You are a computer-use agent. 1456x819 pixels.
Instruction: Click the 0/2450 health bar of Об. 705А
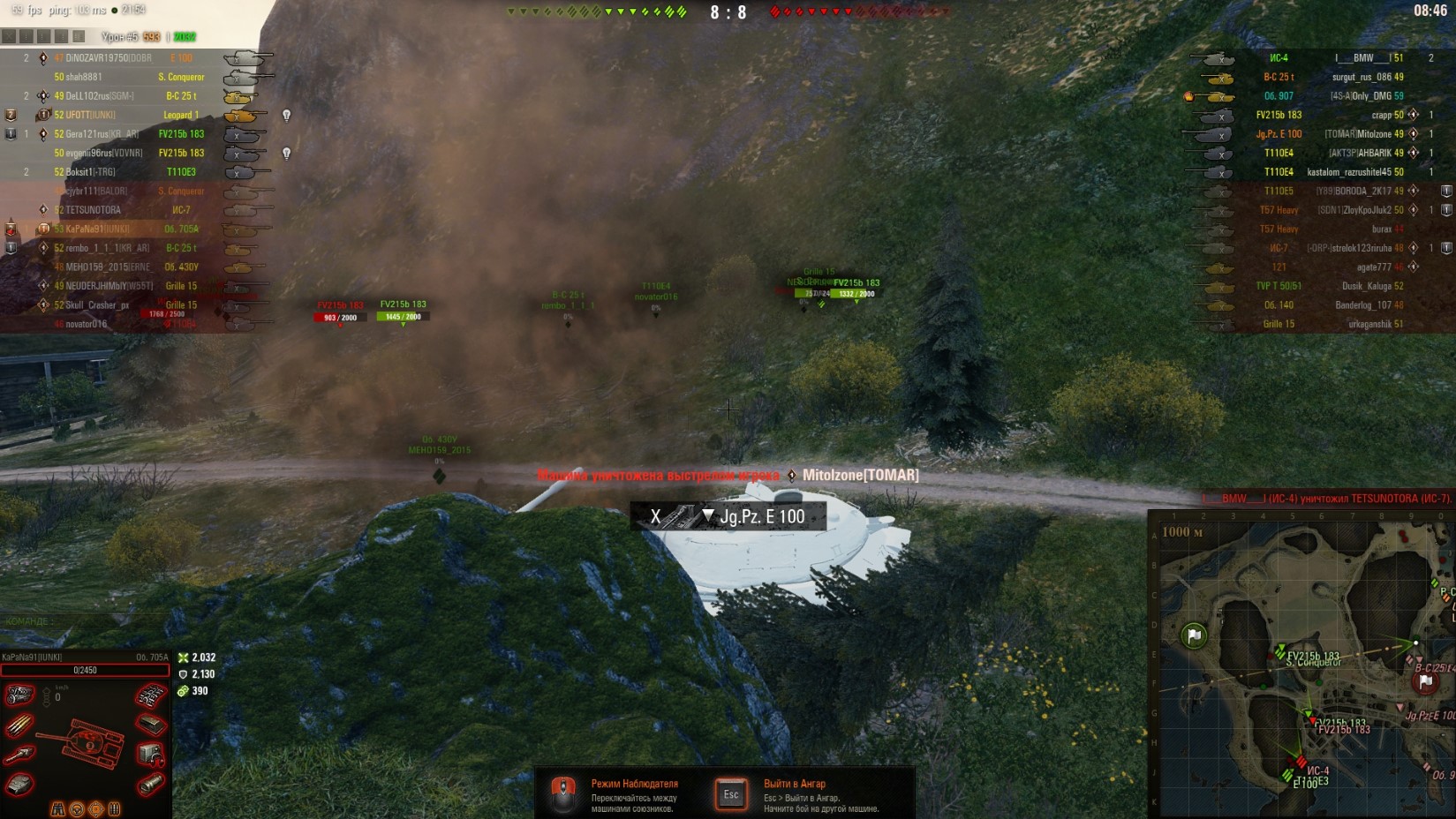click(x=85, y=671)
